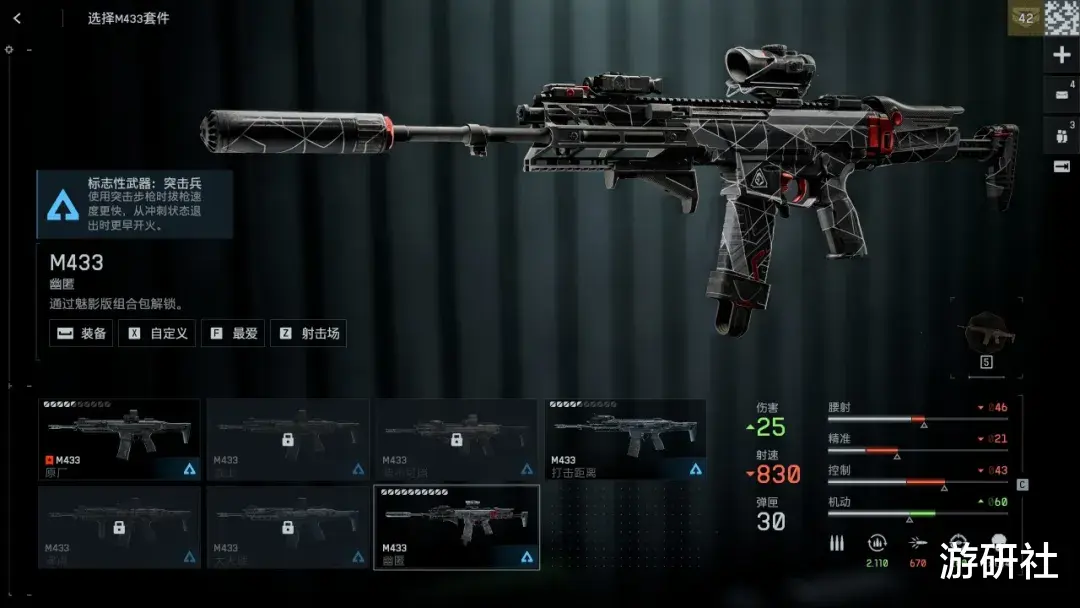Click the locked M433 大大佬 package
The height and width of the screenshot is (608, 1080).
(288, 527)
